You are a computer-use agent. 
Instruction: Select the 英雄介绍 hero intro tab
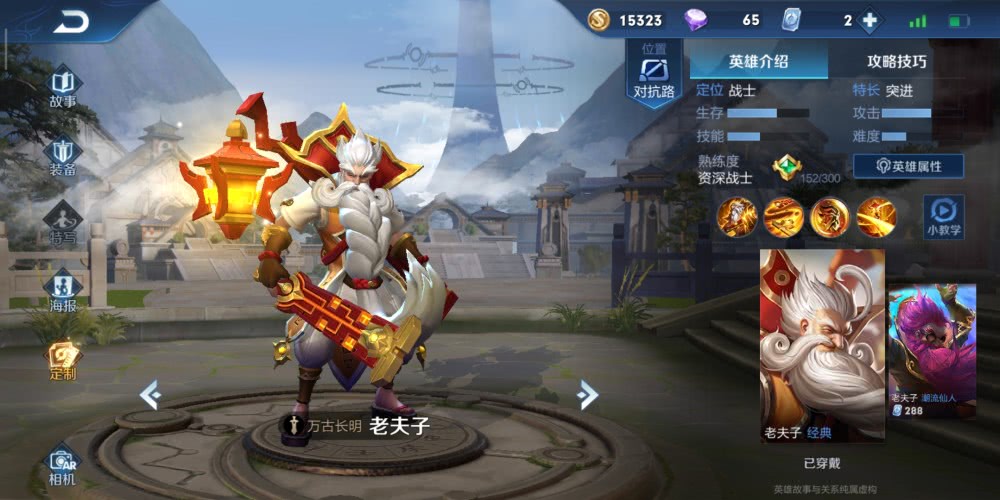(758, 61)
